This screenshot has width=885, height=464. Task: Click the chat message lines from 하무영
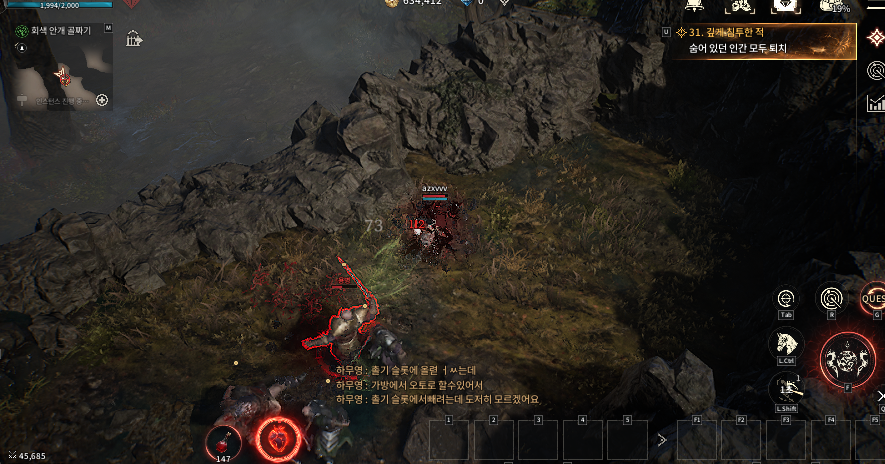point(437,384)
